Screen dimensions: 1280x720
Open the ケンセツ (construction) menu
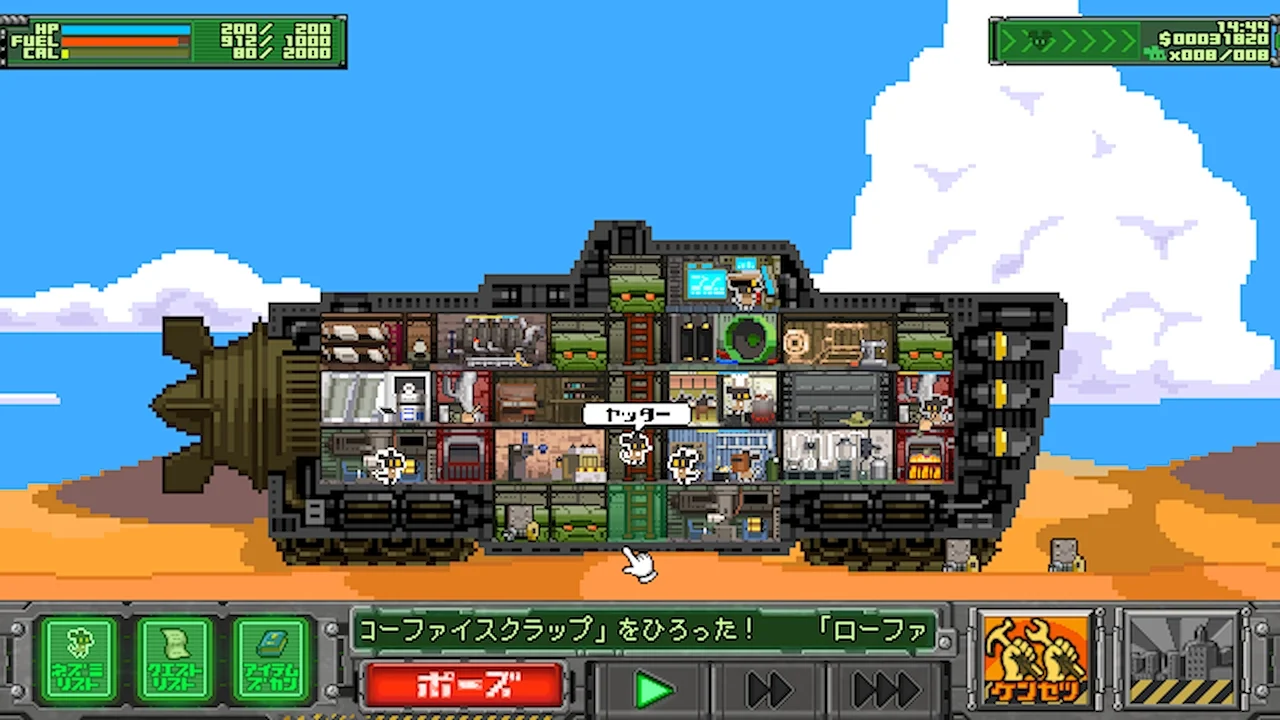point(1035,659)
